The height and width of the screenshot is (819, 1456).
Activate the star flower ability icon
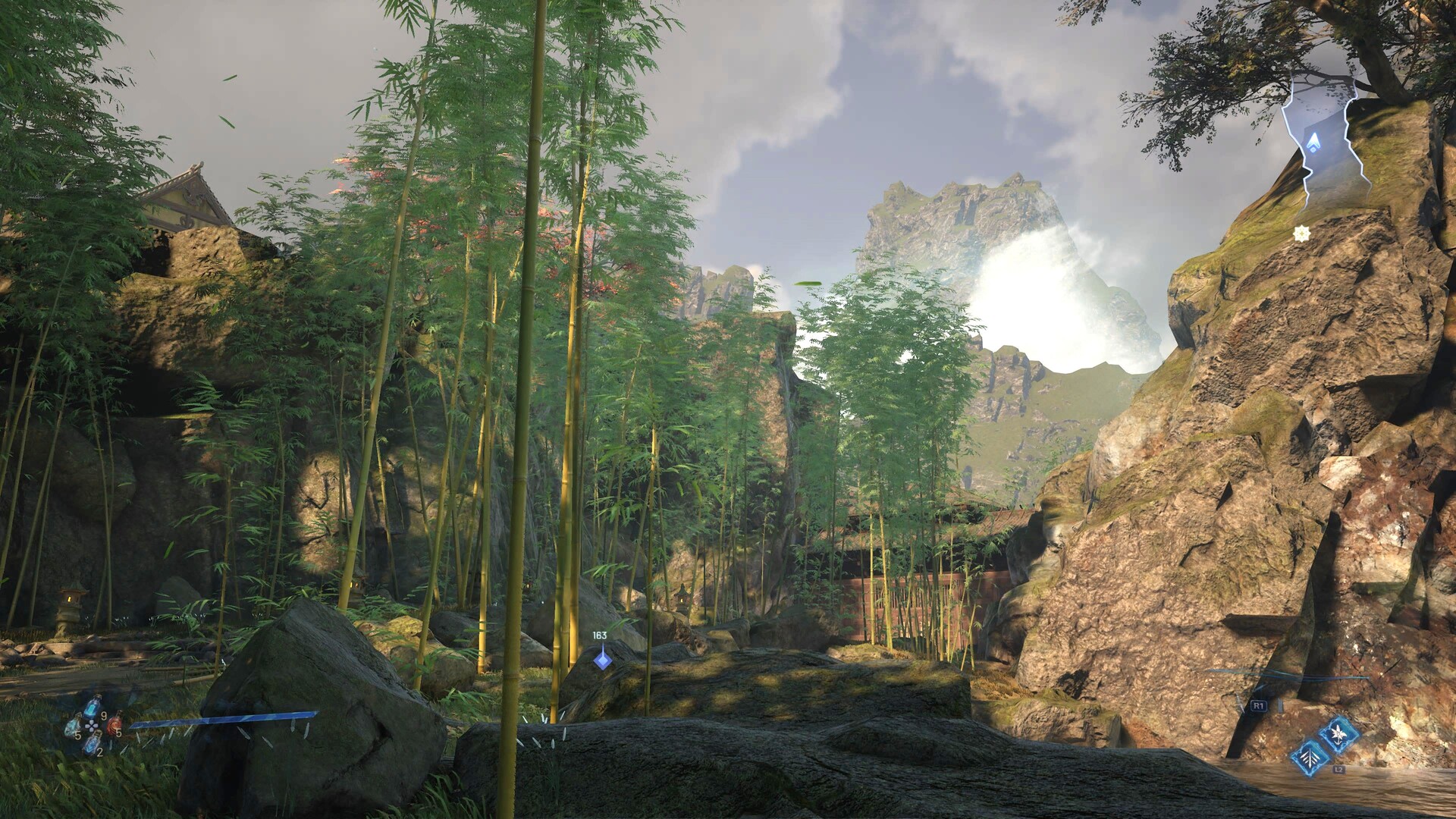pos(1338,734)
